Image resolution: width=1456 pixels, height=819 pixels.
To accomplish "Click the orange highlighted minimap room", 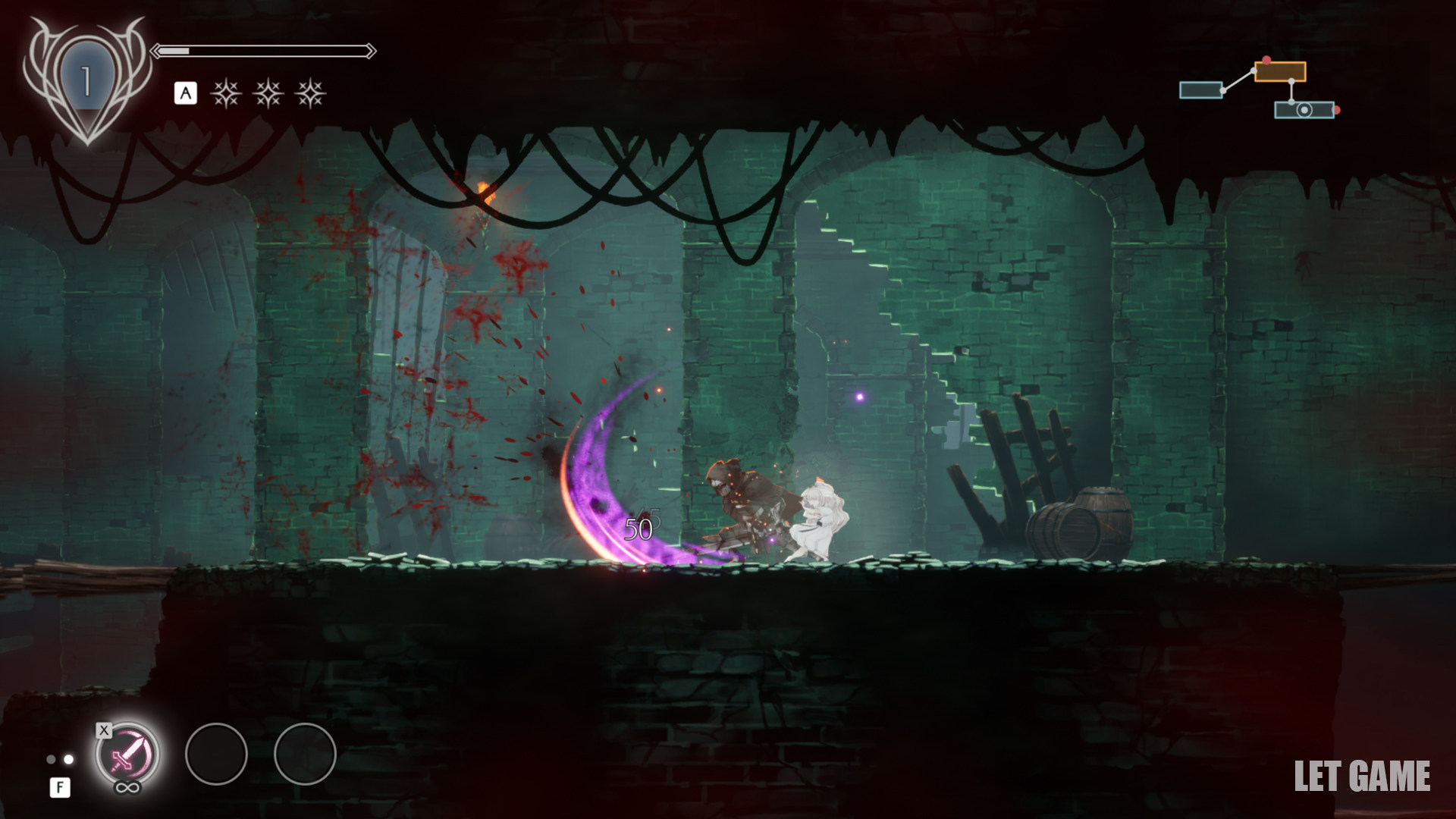I will pyautogui.click(x=1280, y=72).
